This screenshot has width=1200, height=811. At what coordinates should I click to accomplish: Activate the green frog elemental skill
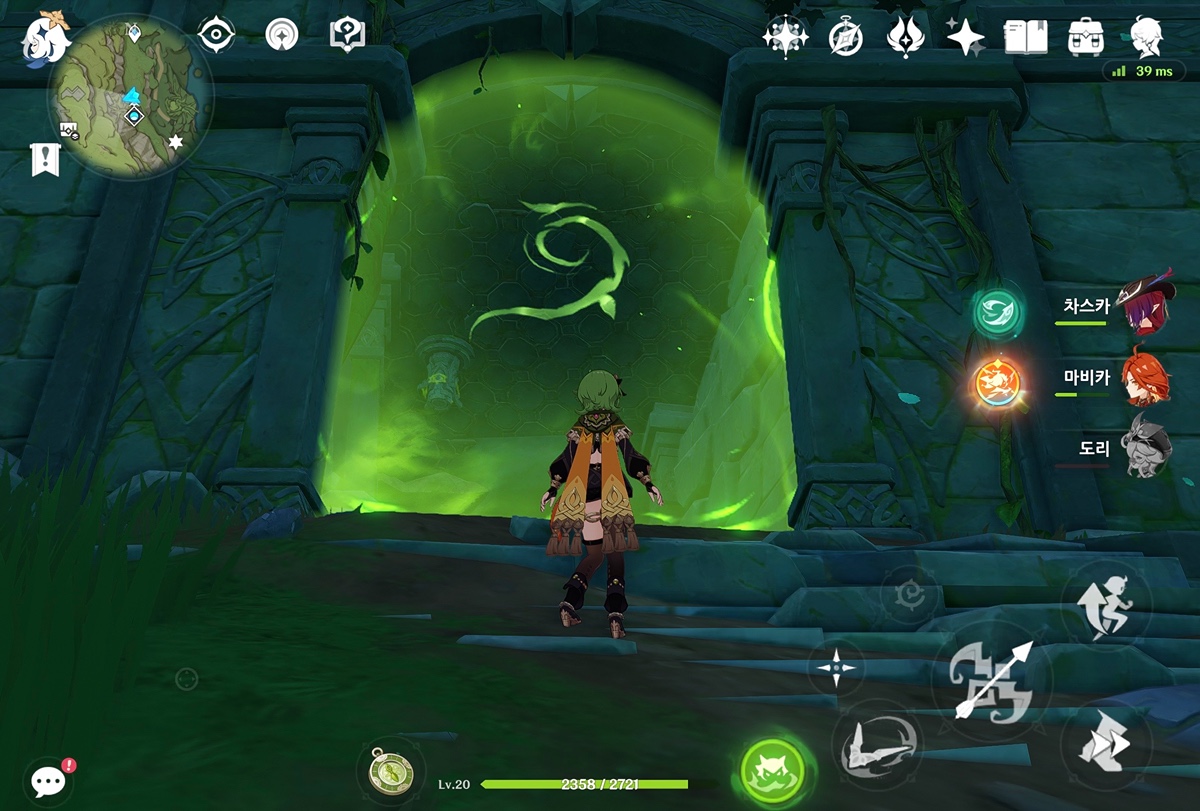tap(773, 772)
